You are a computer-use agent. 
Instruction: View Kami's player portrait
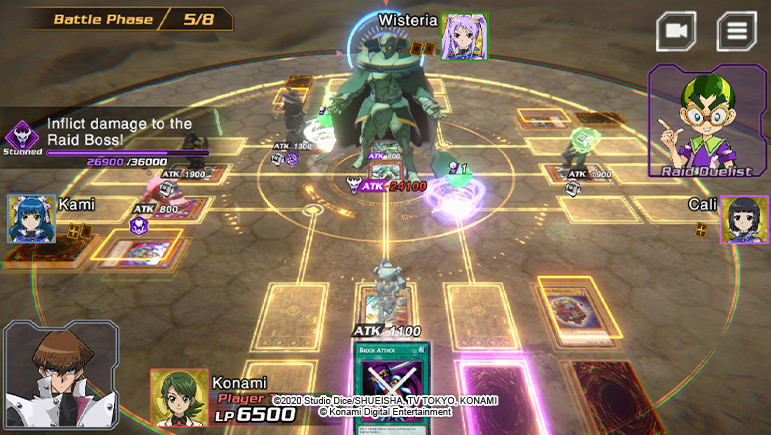pos(32,219)
